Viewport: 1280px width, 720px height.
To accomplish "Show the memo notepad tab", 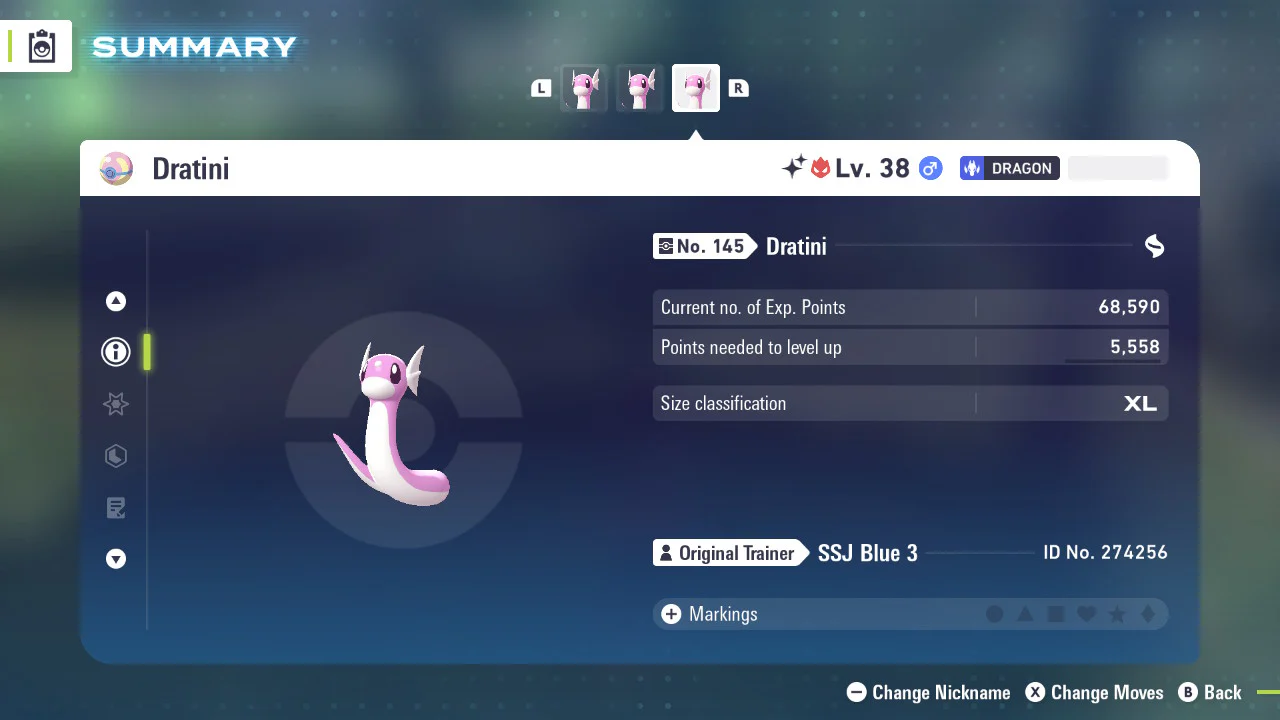I will click(x=116, y=508).
